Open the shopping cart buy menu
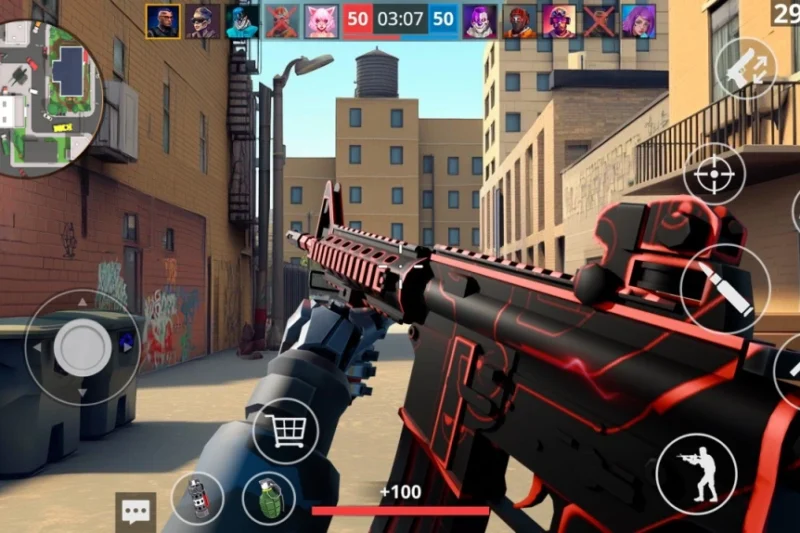800x533 pixels. pos(285,431)
